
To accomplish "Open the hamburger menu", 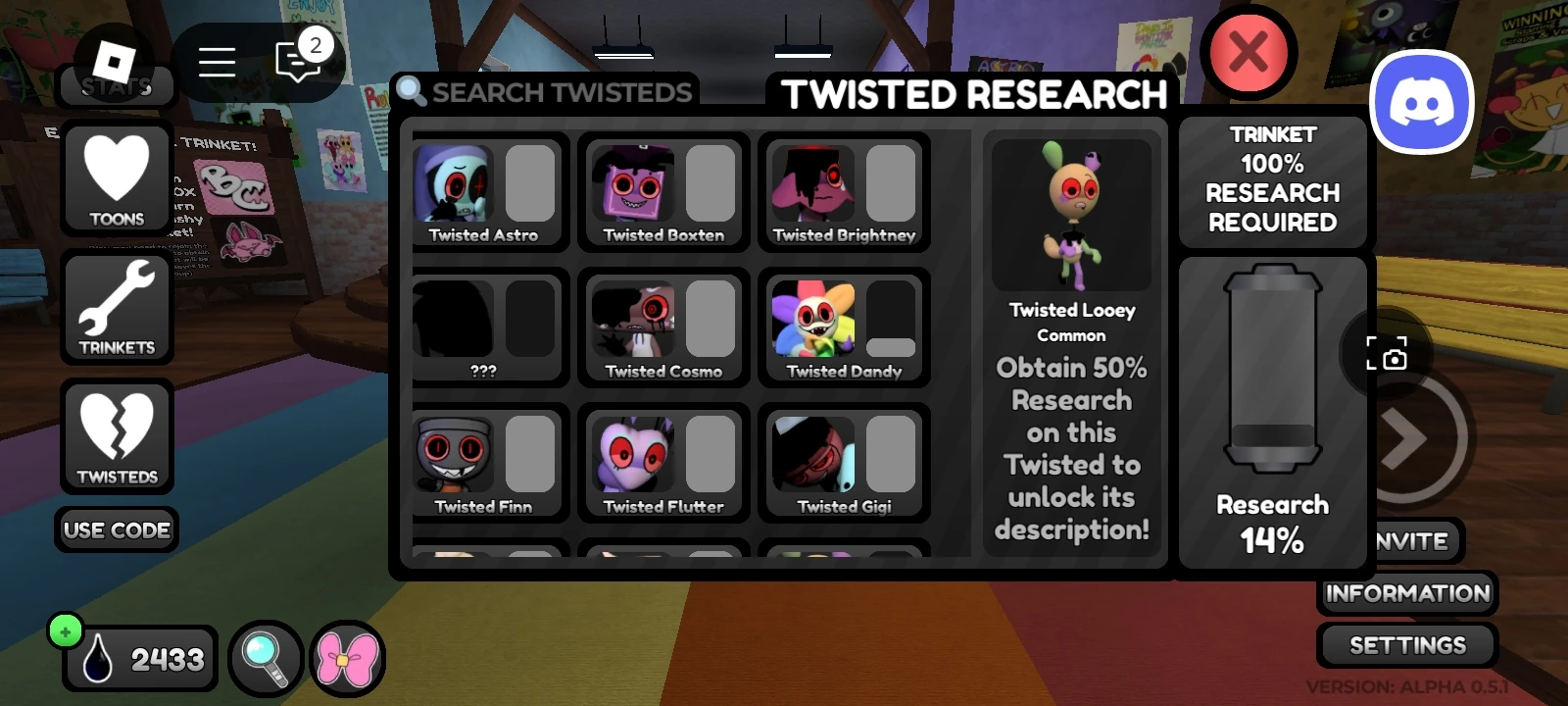I will tap(217, 63).
